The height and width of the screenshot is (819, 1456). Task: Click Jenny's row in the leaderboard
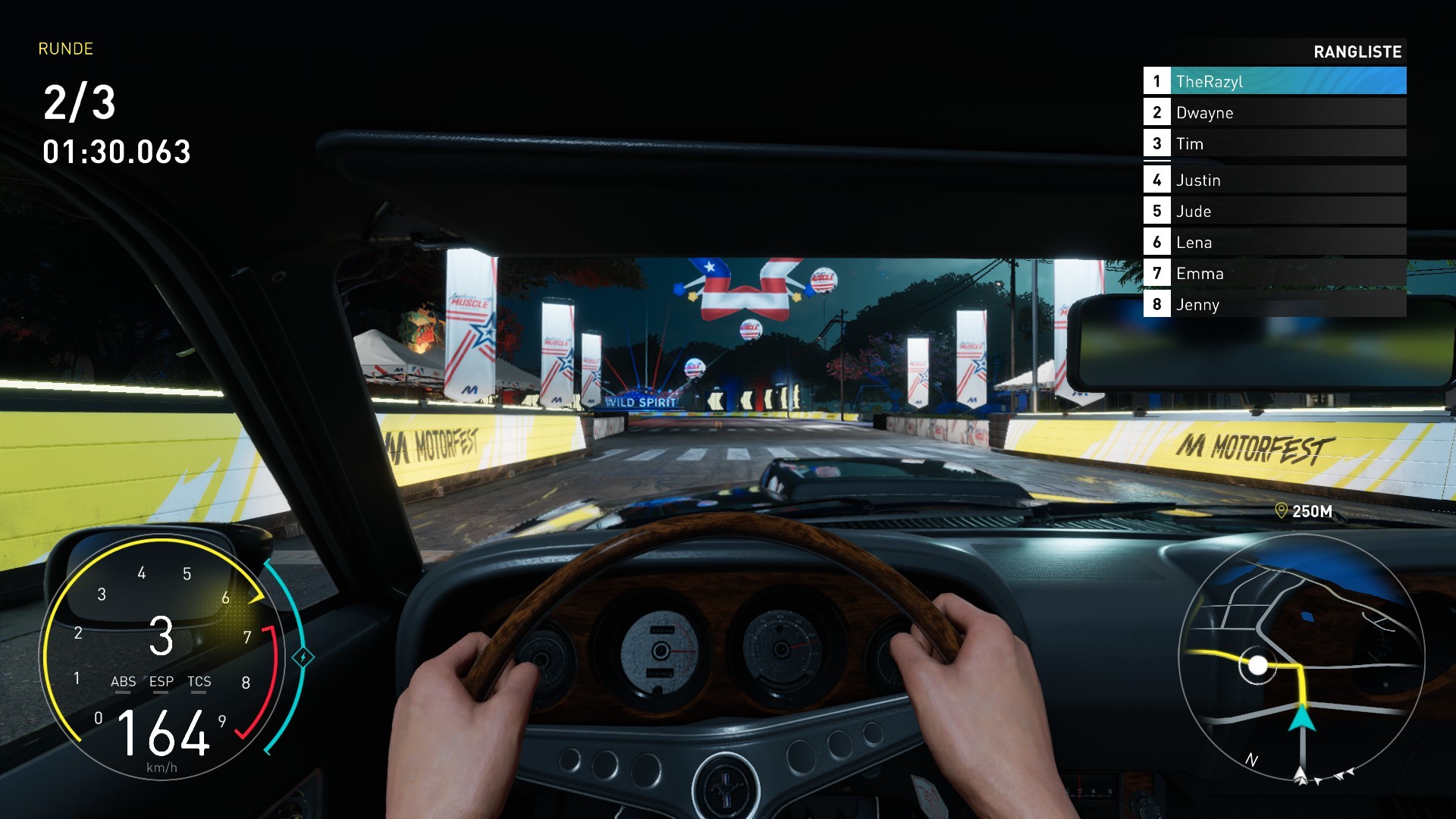[1274, 304]
